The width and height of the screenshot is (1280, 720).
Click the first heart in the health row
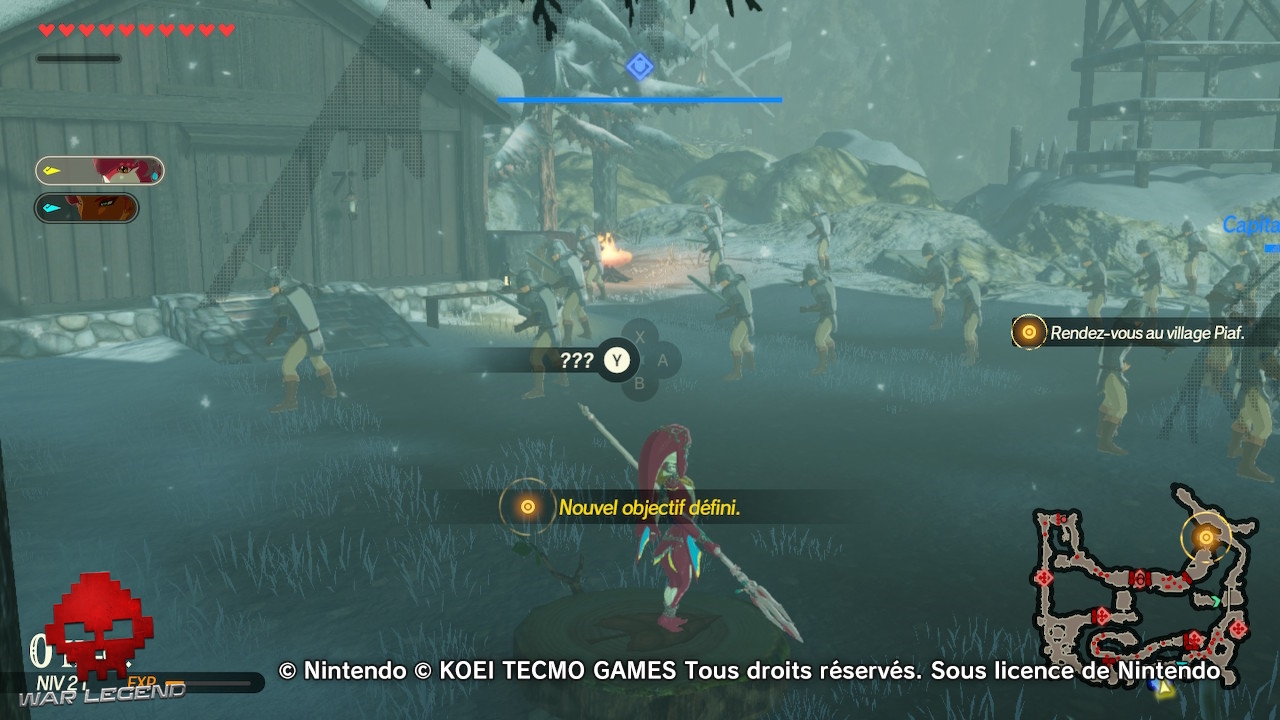47,27
